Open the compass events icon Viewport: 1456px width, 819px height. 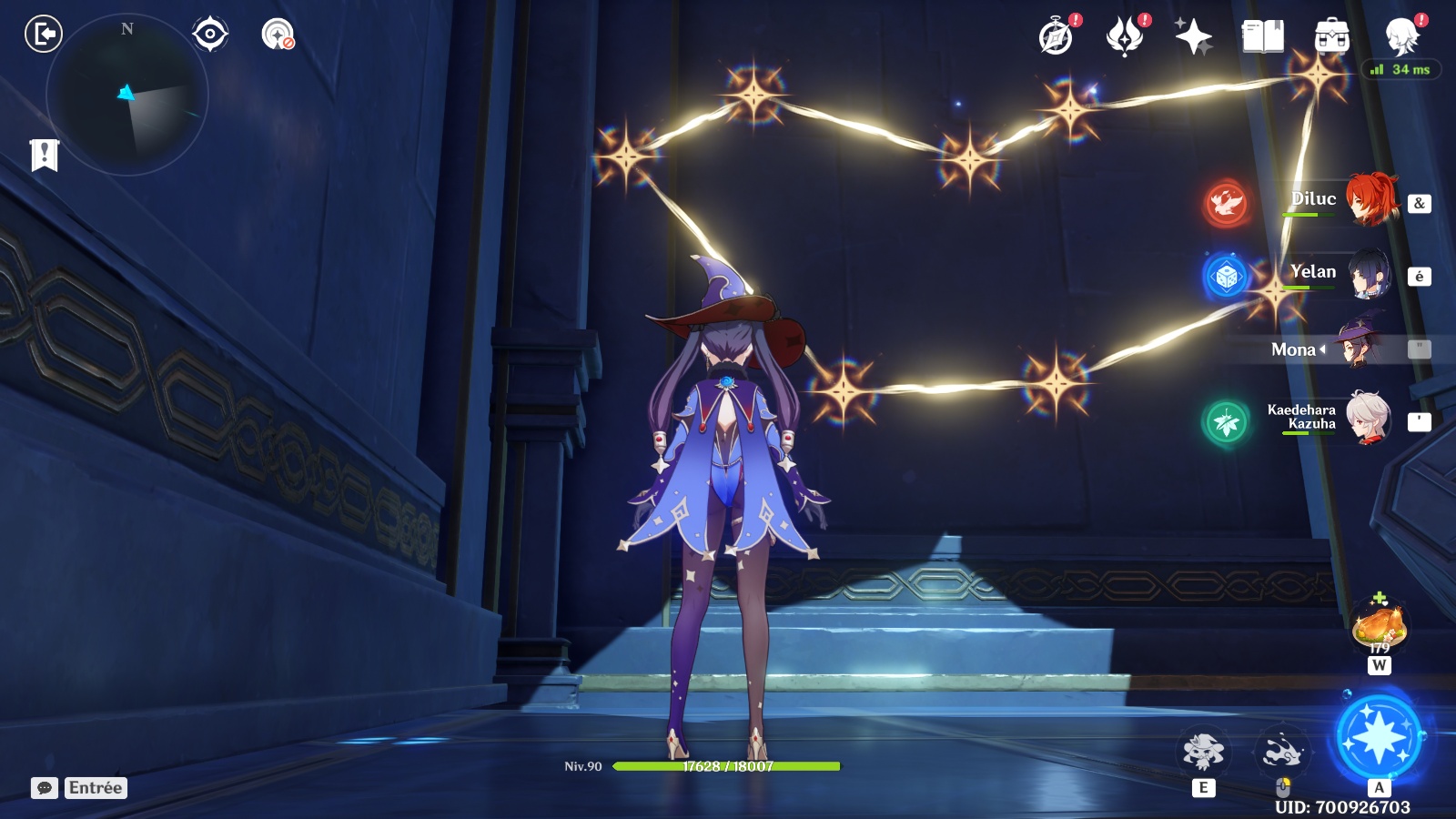[x=1057, y=37]
